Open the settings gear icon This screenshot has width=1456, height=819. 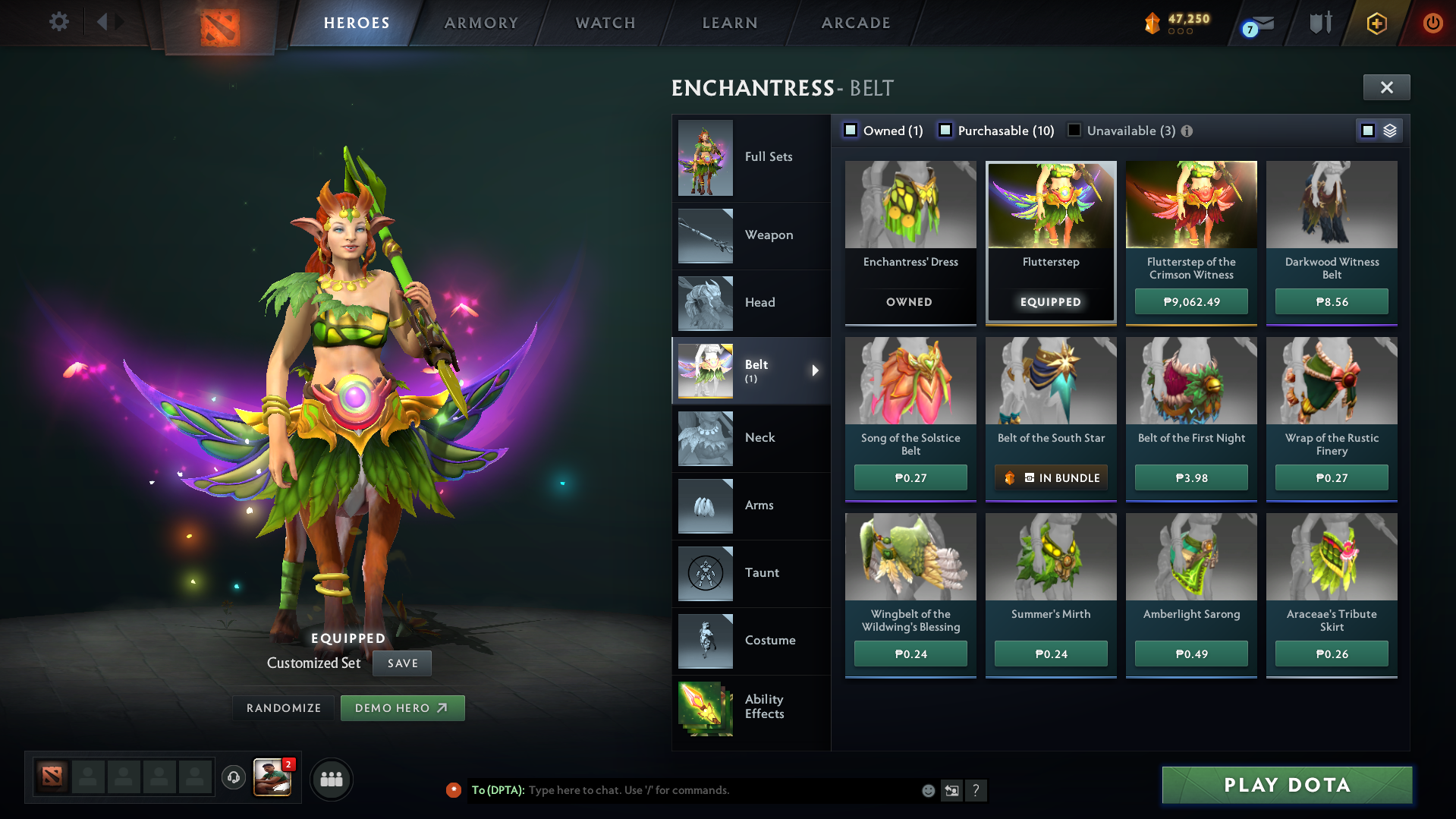(58, 21)
